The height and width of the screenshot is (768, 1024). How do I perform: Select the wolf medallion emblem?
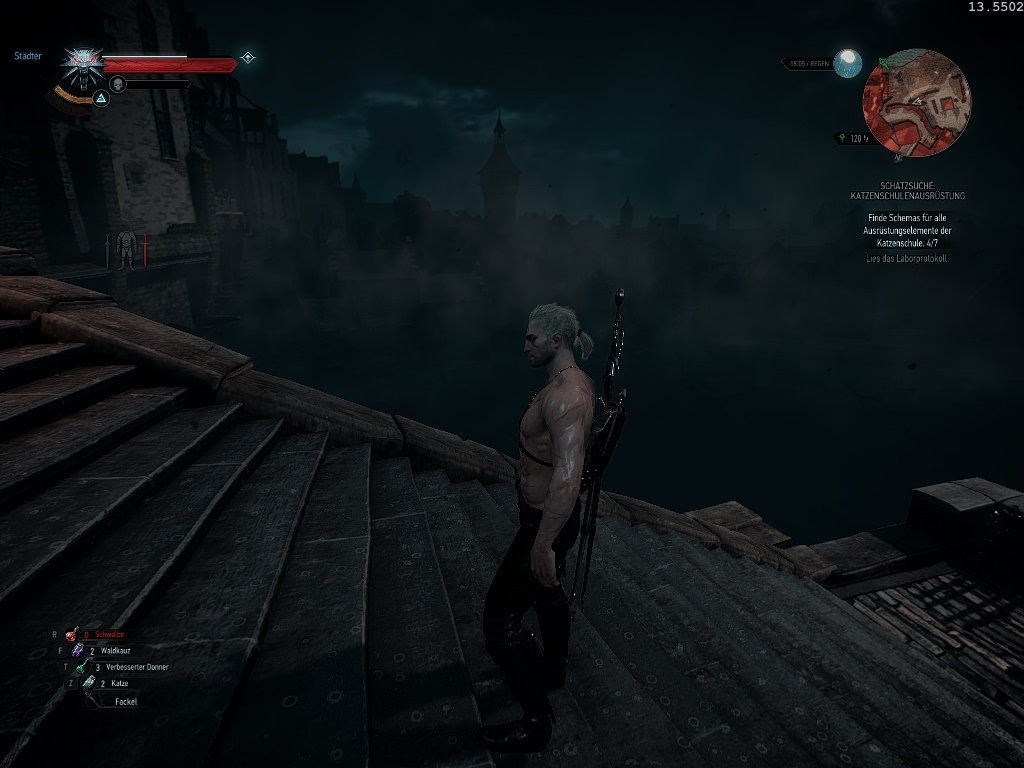[80, 66]
